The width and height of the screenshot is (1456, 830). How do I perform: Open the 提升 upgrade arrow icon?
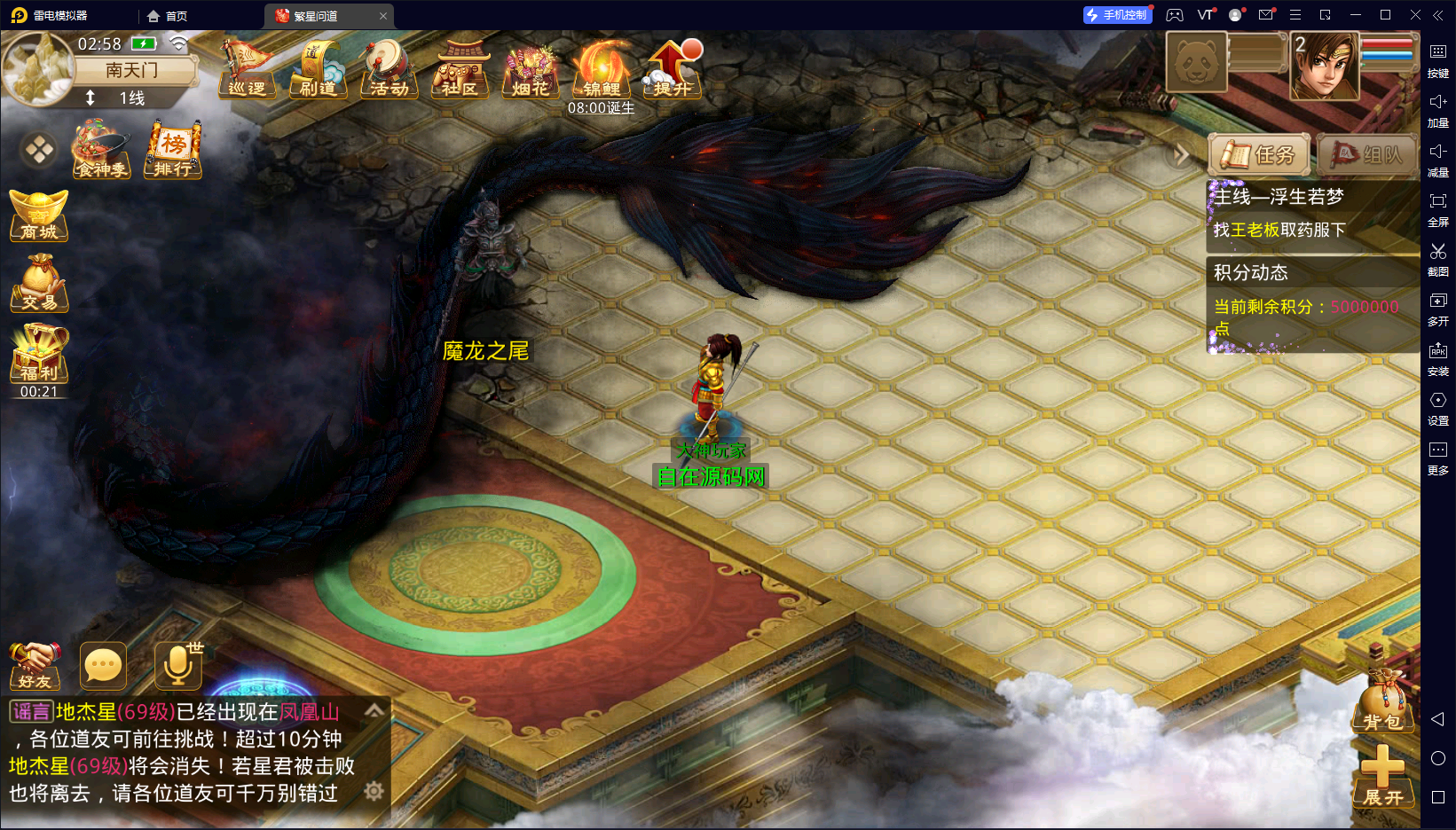pyautogui.click(x=673, y=68)
